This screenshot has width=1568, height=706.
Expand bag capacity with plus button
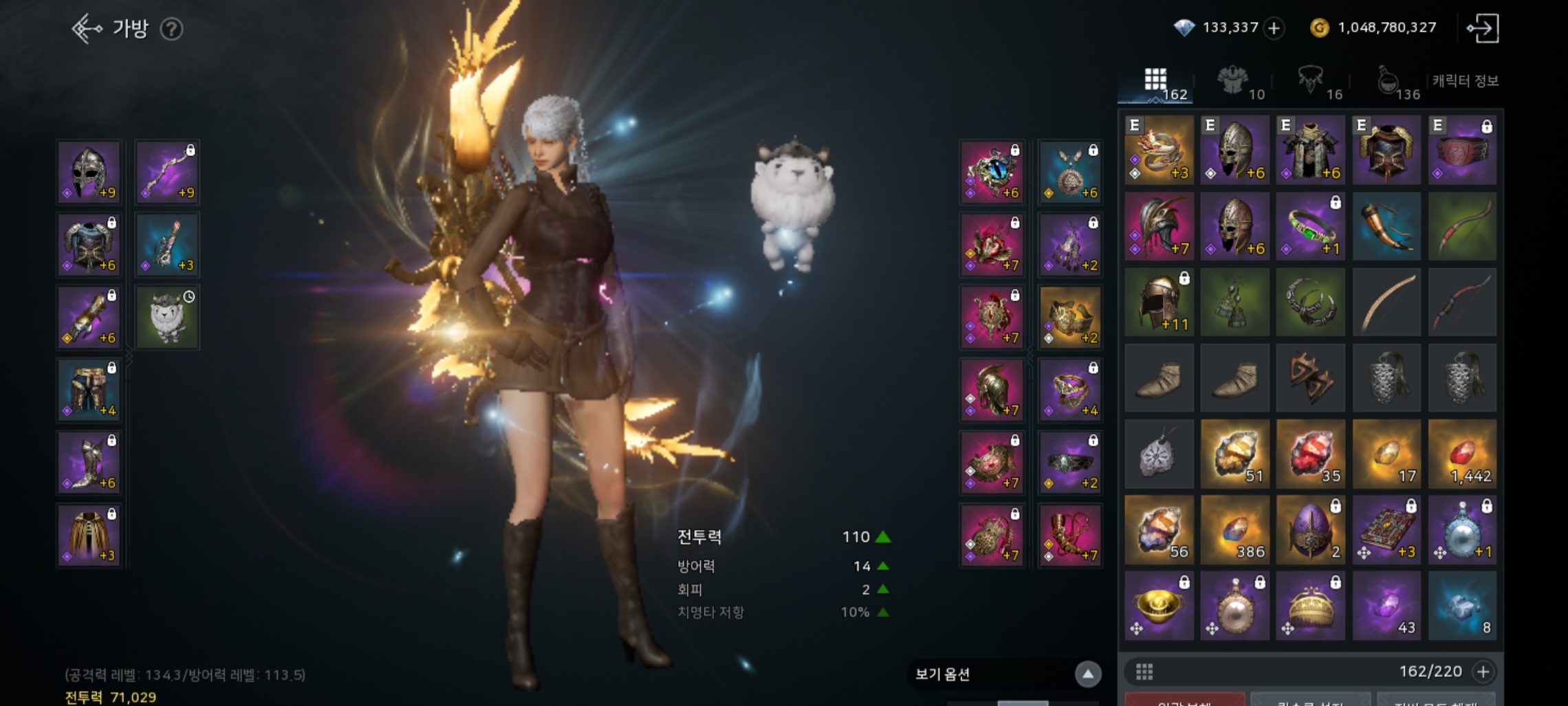tap(1483, 672)
